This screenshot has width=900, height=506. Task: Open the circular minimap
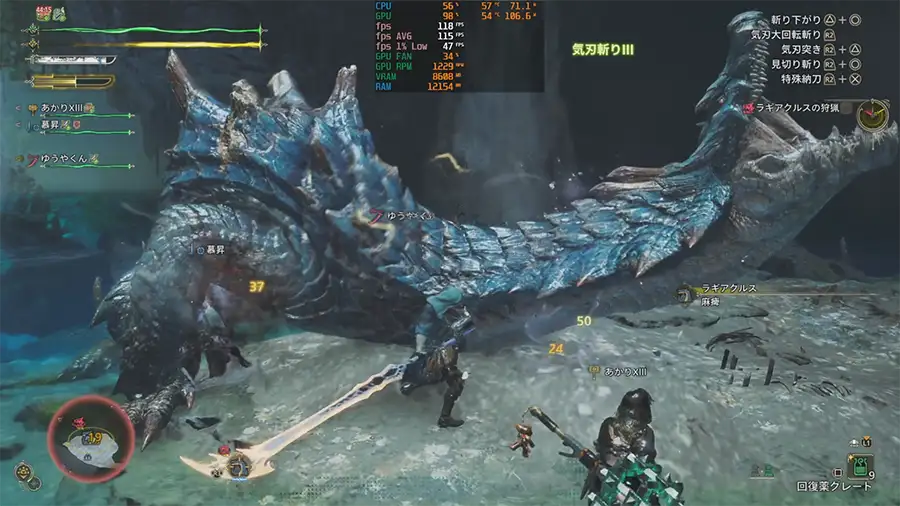click(x=85, y=438)
